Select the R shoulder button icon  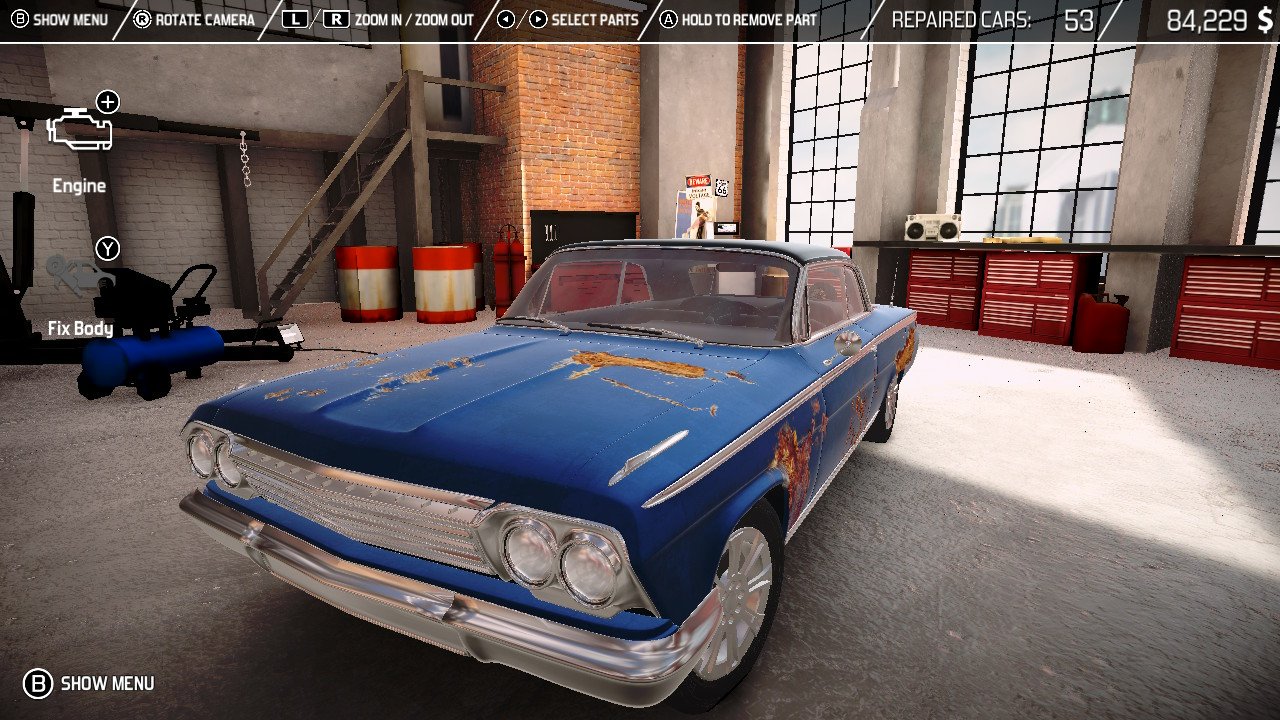click(334, 17)
